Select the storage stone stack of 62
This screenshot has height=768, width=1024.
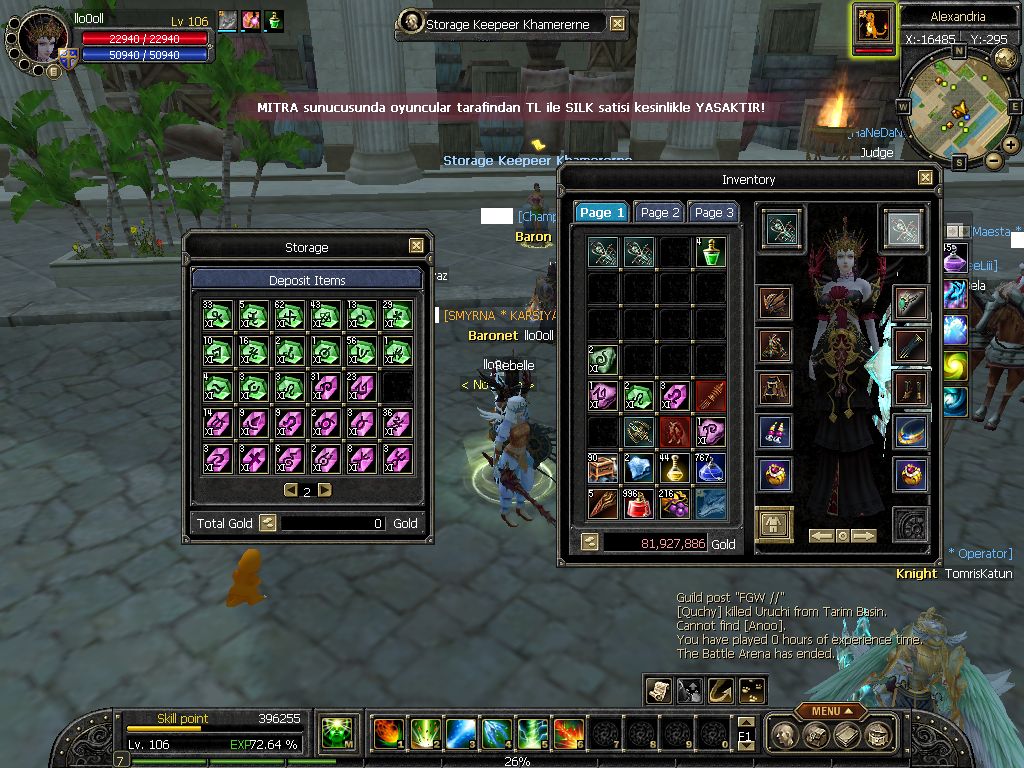pyautogui.click(x=289, y=316)
